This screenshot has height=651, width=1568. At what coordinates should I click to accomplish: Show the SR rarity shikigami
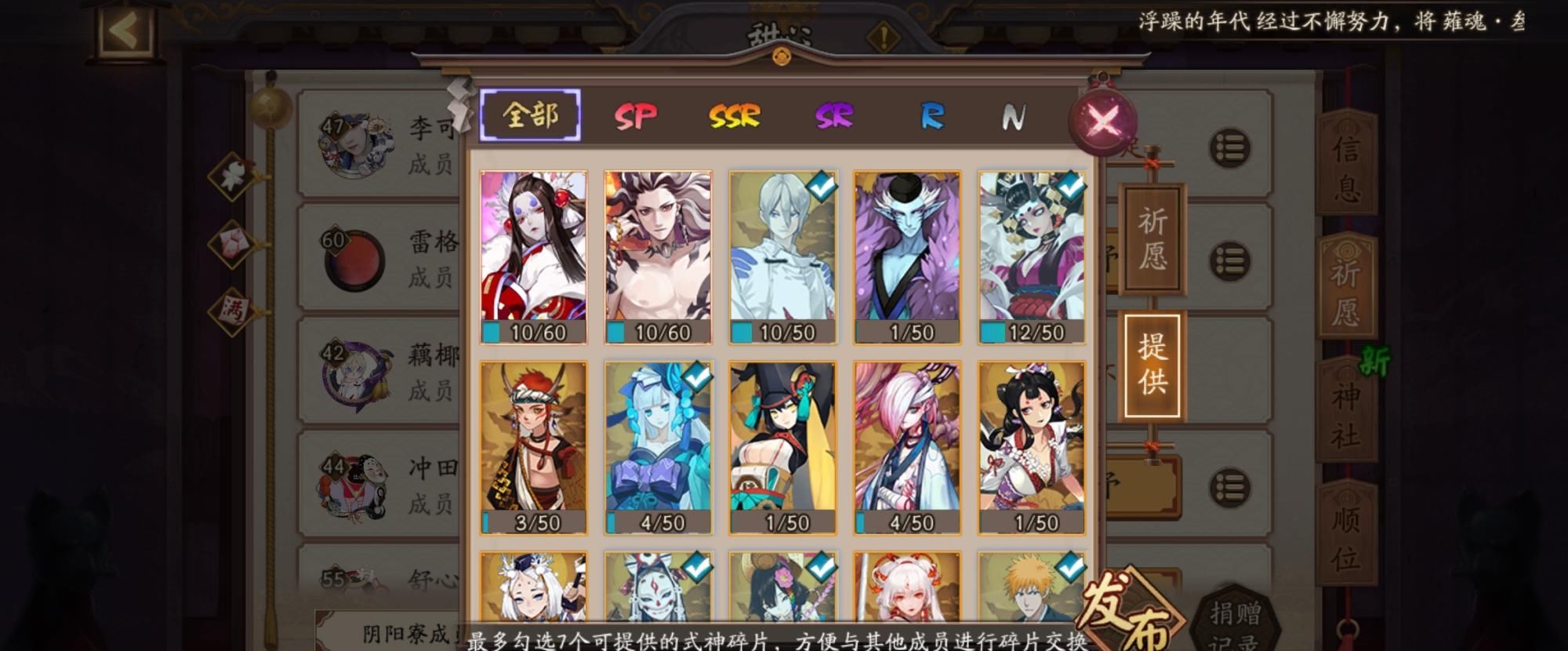(833, 117)
